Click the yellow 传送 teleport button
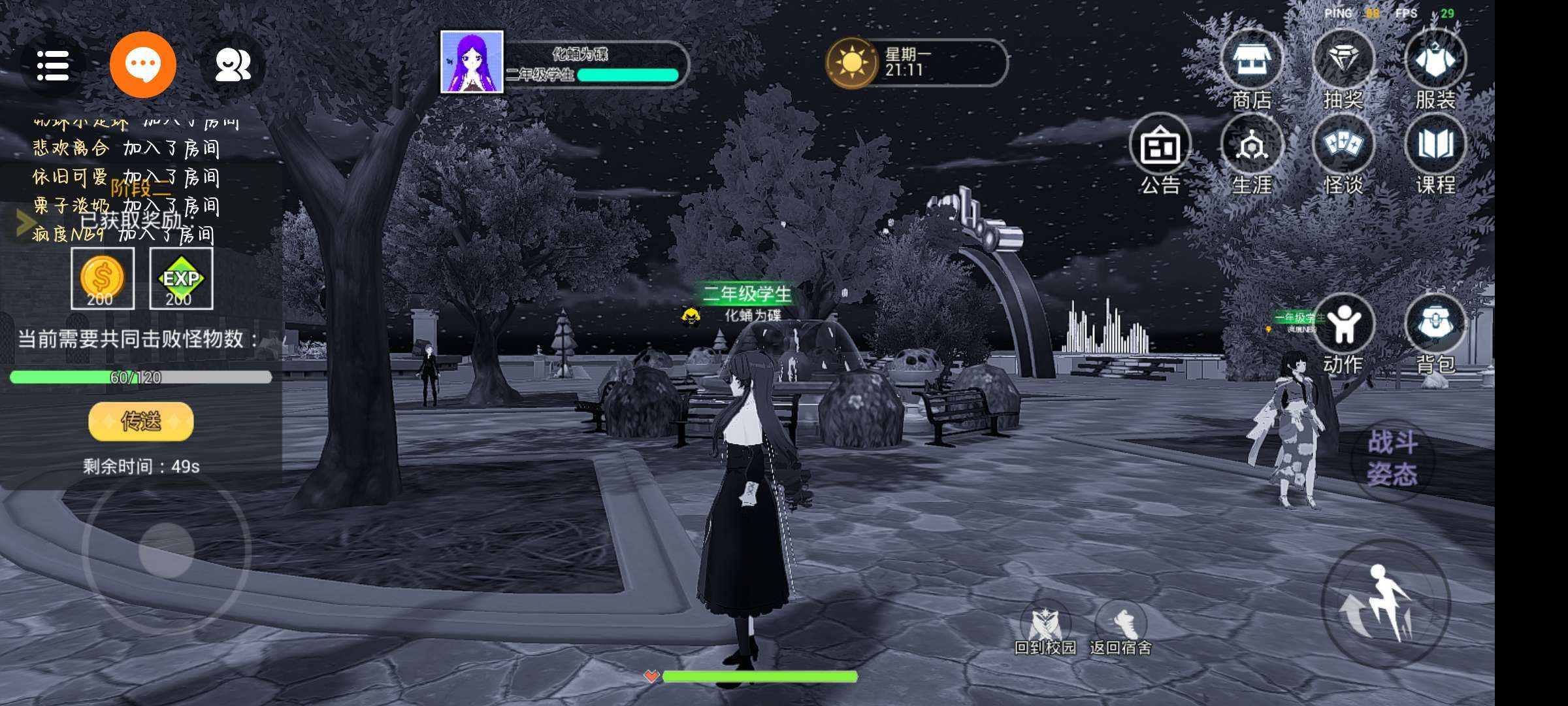Viewport: 1568px width, 706px height. click(x=141, y=422)
